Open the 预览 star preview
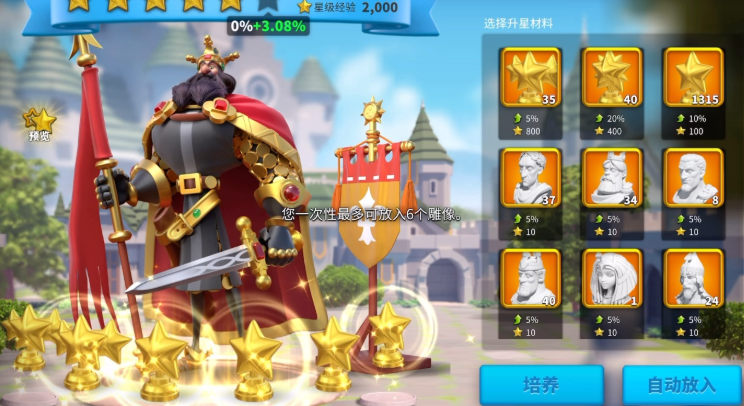This screenshot has width=744, height=406. pyautogui.click(x=40, y=125)
